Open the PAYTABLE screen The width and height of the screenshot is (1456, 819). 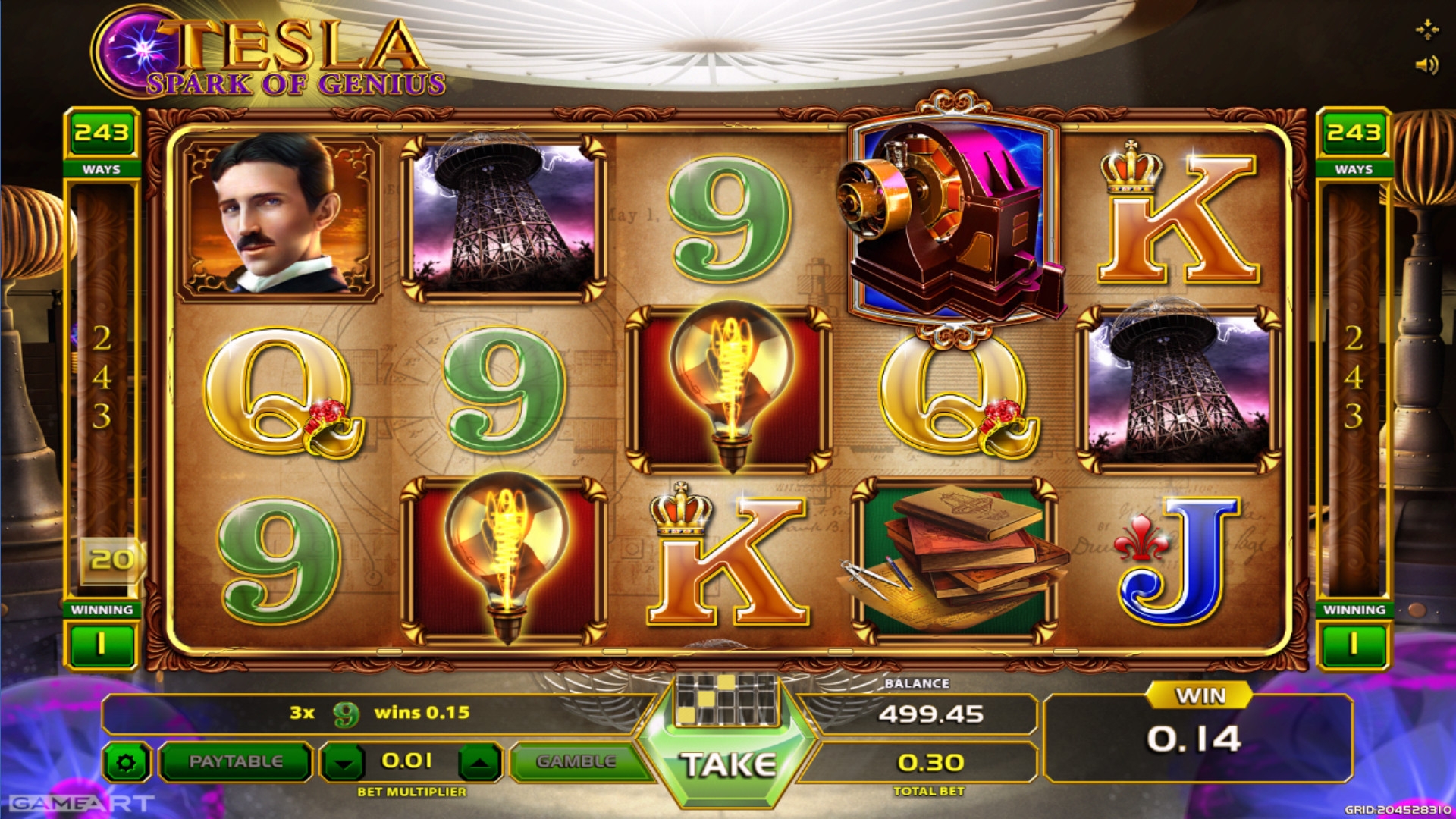pos(235,761)
